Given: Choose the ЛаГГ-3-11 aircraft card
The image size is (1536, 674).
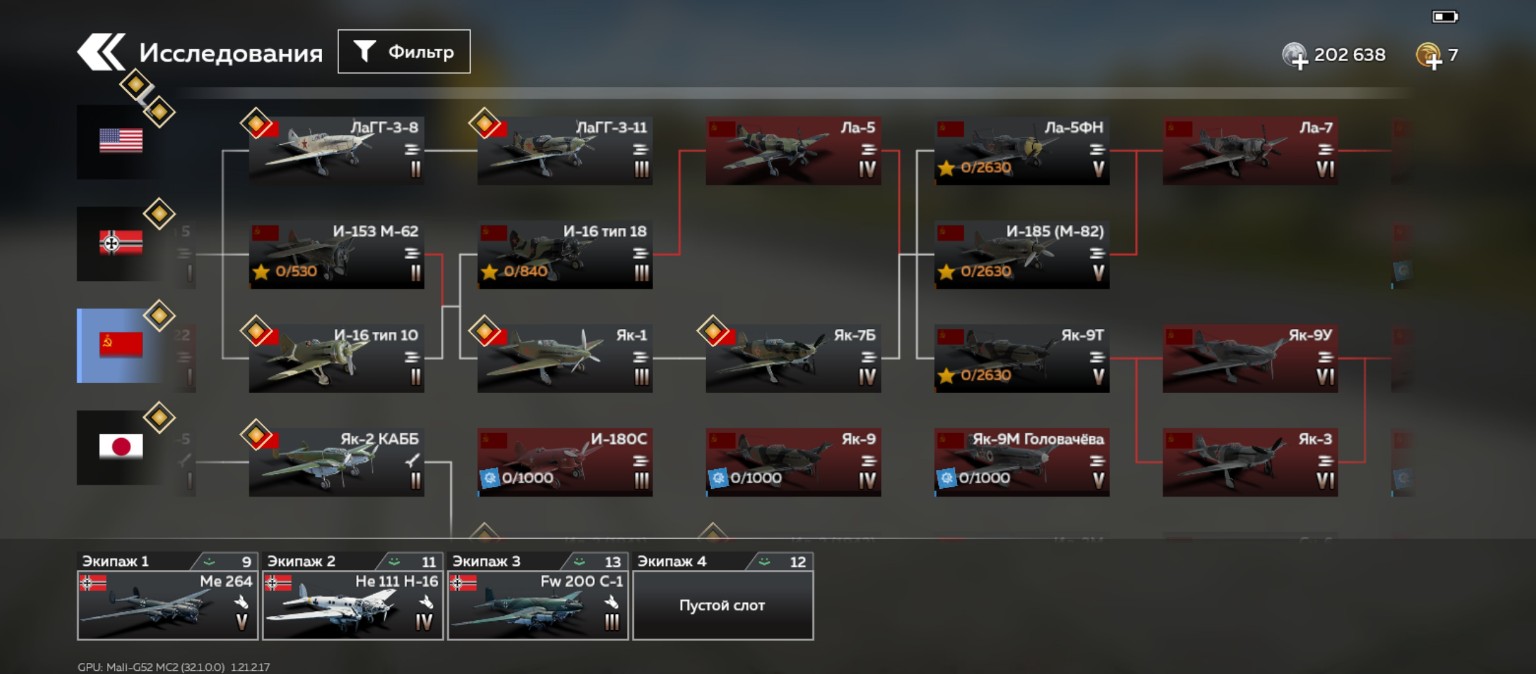Looking at the screenshot, I should click(565, 151).
